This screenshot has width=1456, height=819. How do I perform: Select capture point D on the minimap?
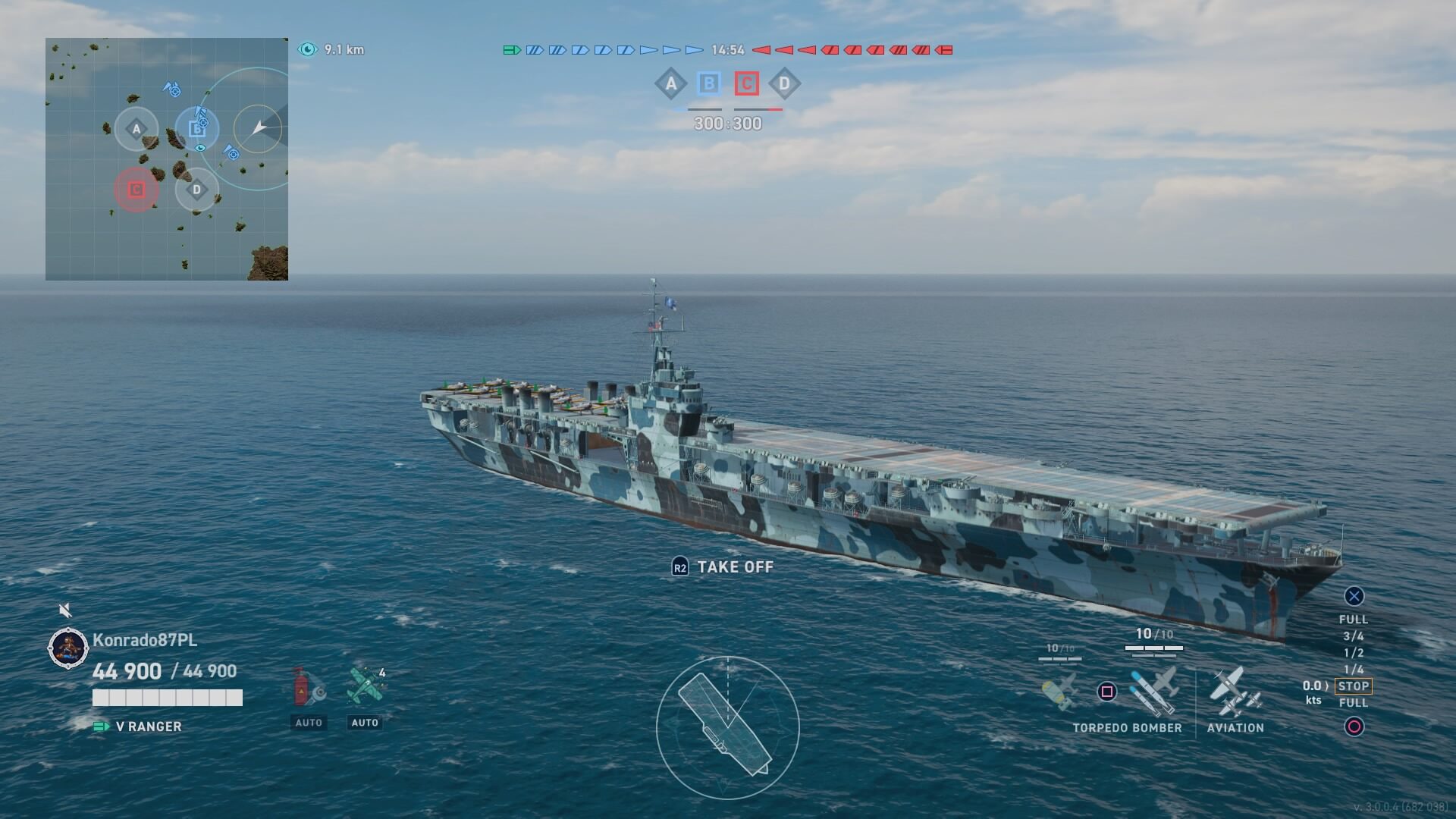coord(197,189)
